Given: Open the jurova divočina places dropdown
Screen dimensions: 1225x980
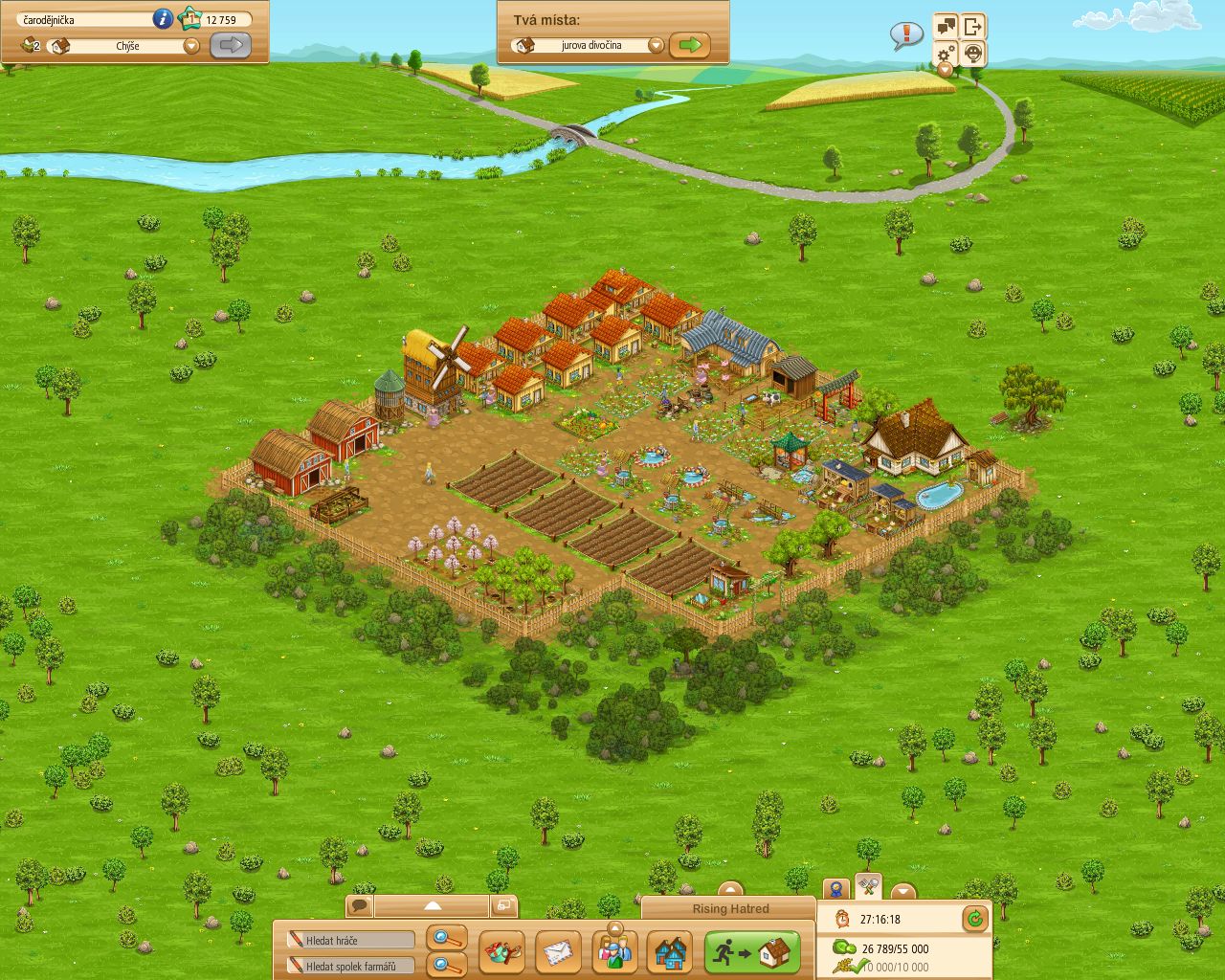Looking at the screenshot, I should tap(656, 44).
